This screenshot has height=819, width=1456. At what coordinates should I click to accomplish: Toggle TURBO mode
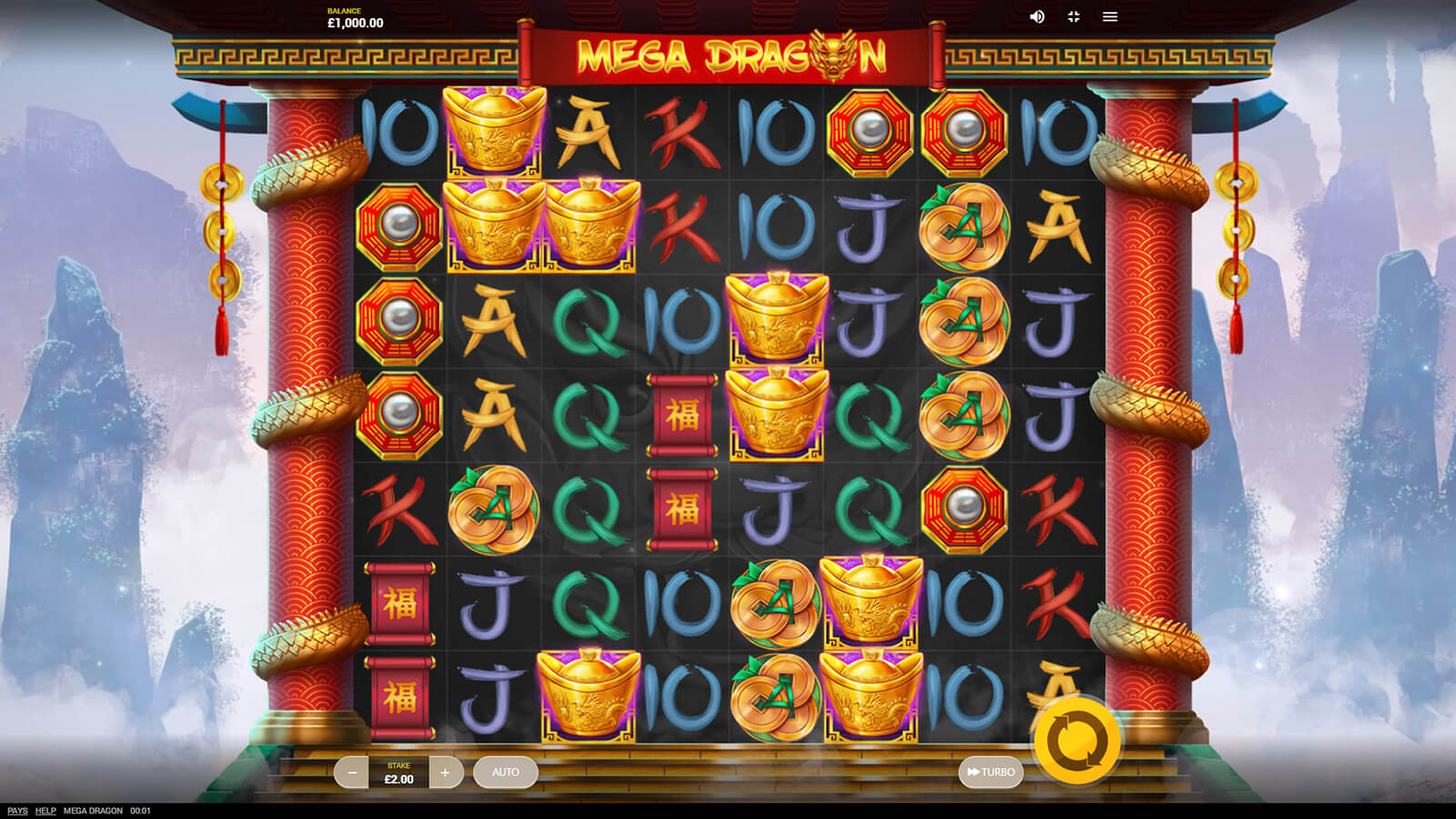click(x=990, y=773)
